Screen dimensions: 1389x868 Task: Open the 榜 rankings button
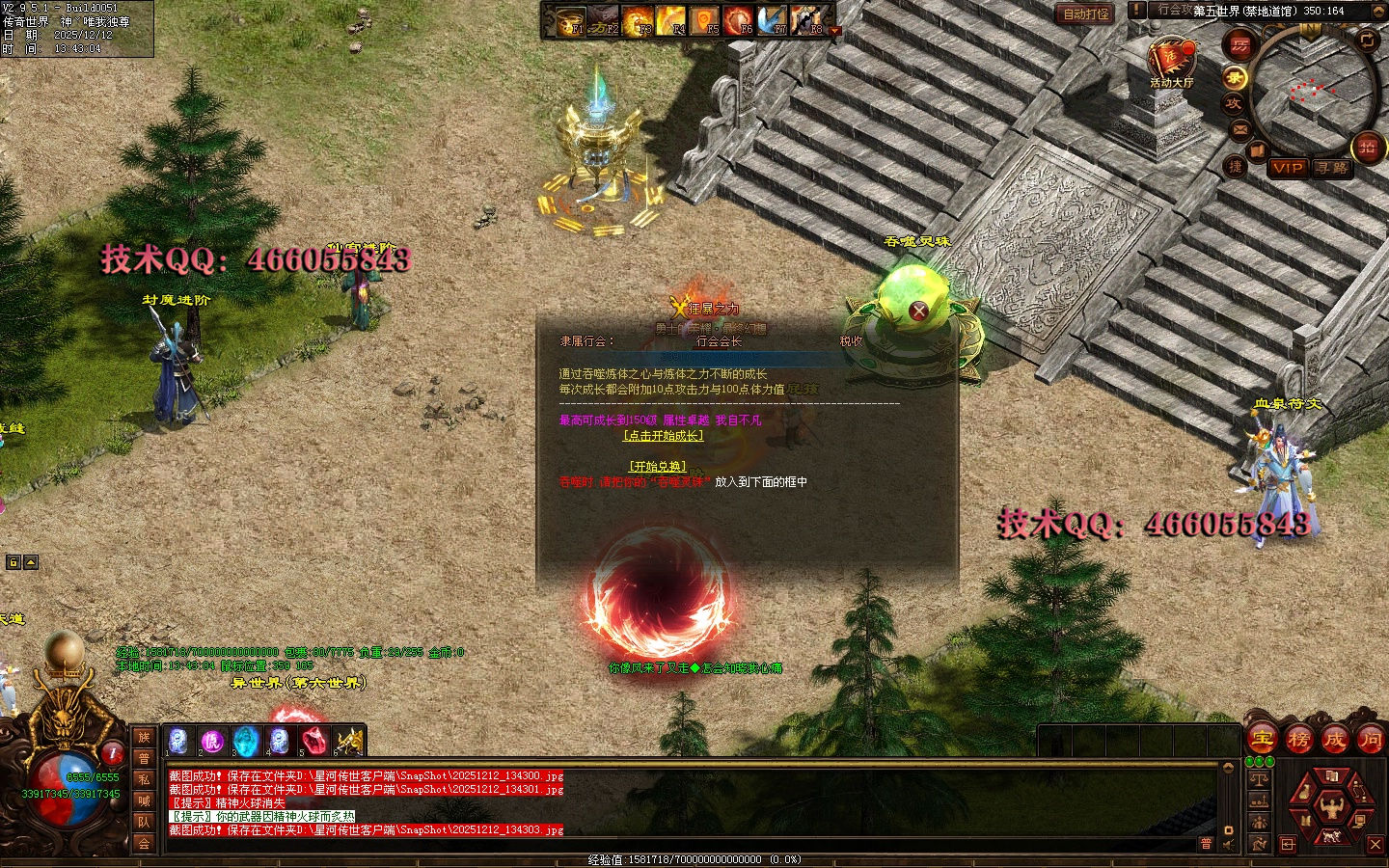(x=1298, y=740)
